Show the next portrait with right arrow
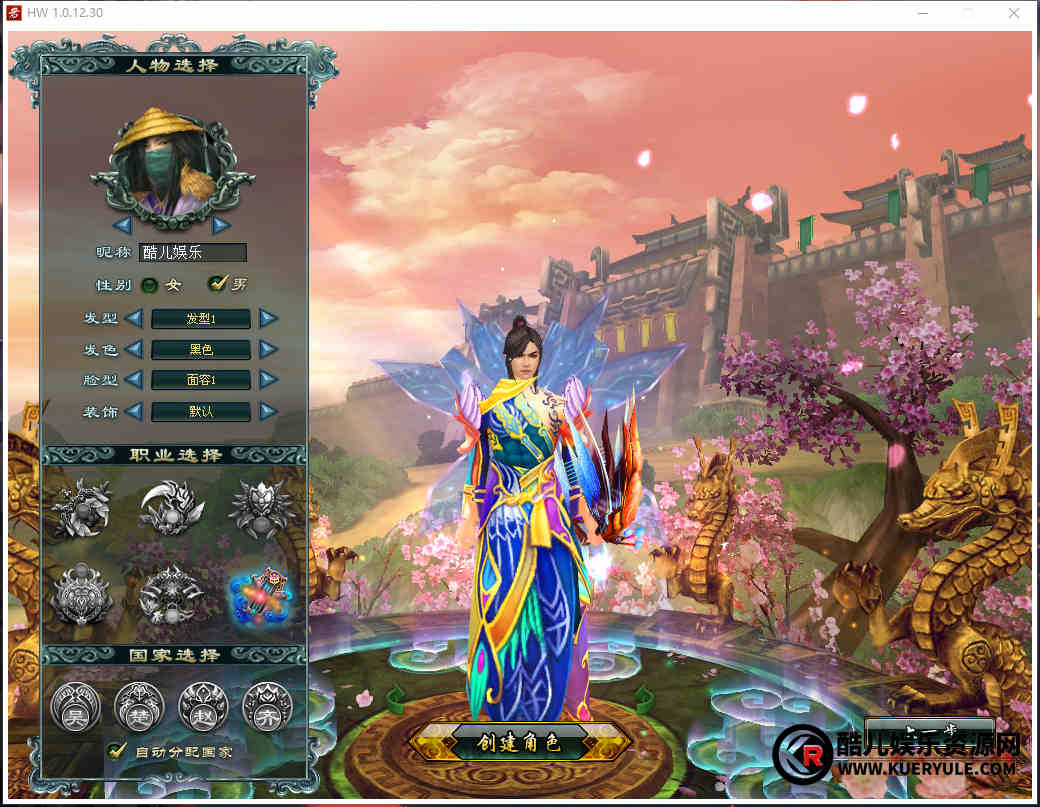 click(221, 225)
